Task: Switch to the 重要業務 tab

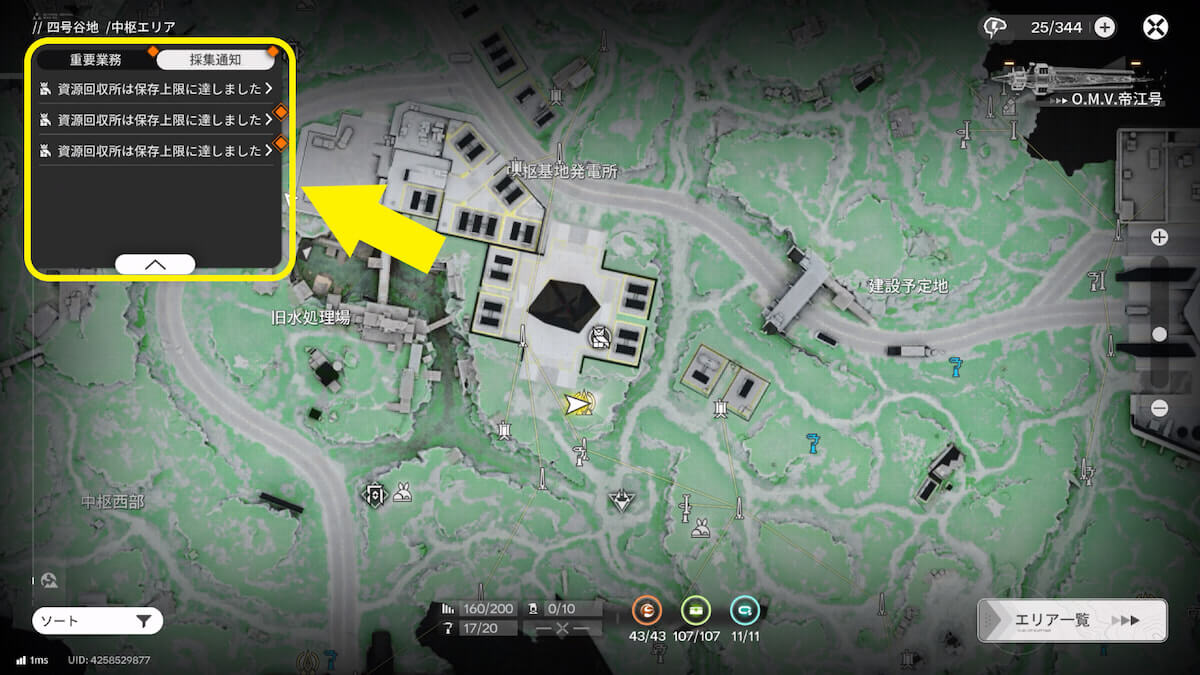Action: tap(96, 60)
